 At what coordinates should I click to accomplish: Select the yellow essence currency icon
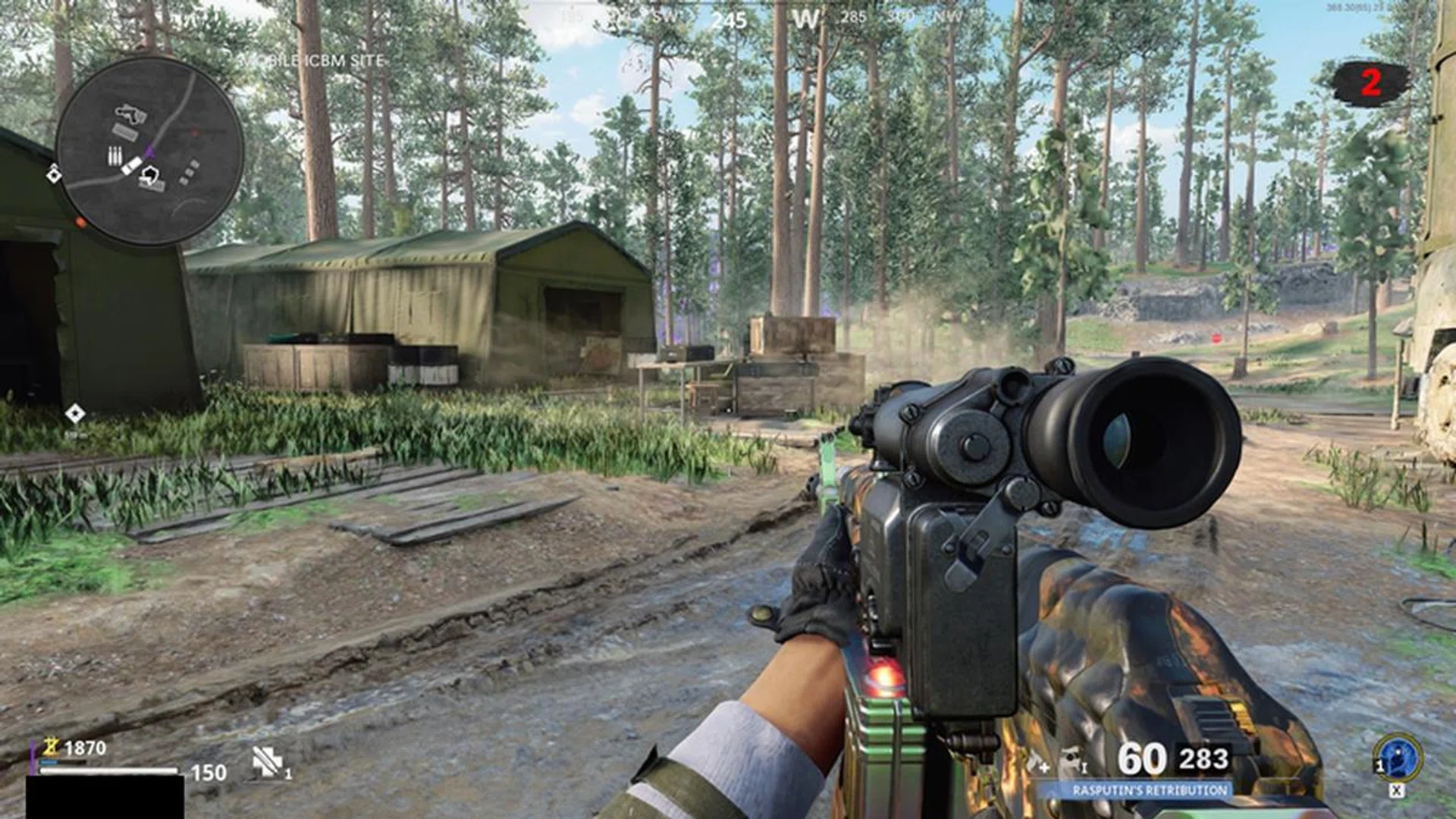(51, 747)
